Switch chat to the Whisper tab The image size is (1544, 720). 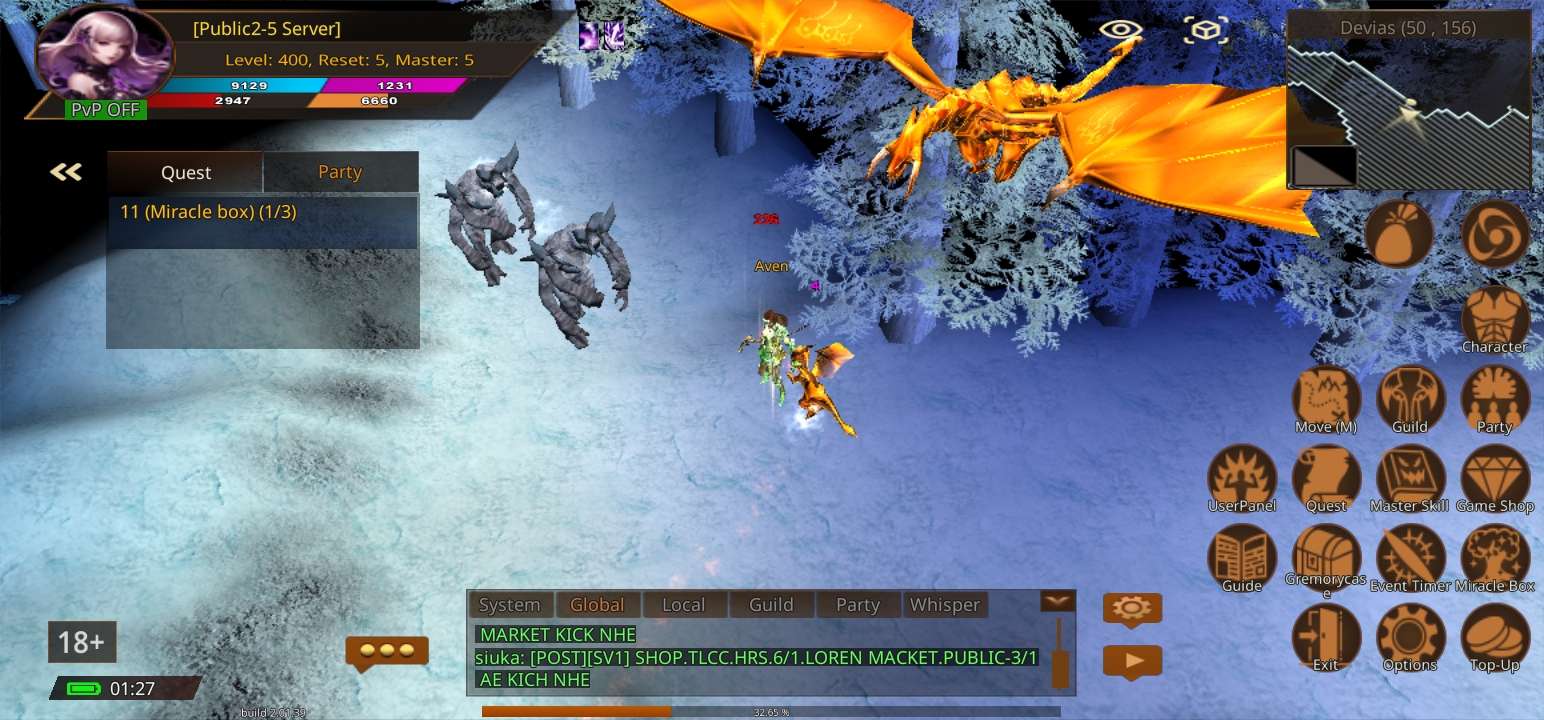(944, 605)
